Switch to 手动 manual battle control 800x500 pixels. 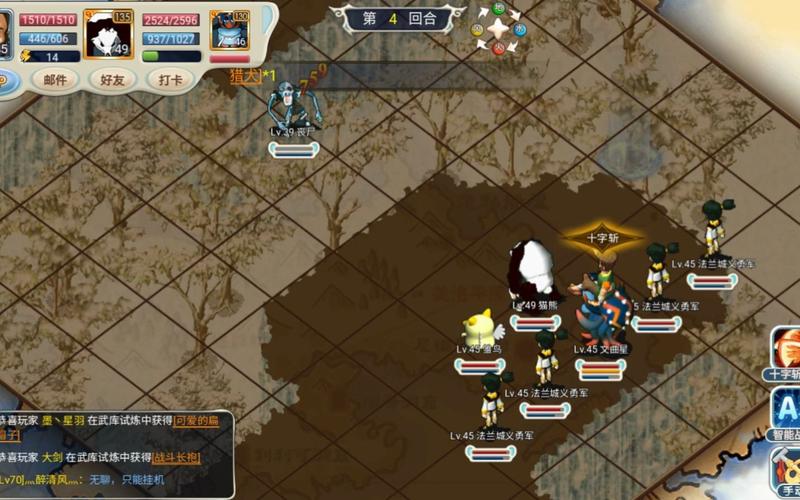pos(786,469)
